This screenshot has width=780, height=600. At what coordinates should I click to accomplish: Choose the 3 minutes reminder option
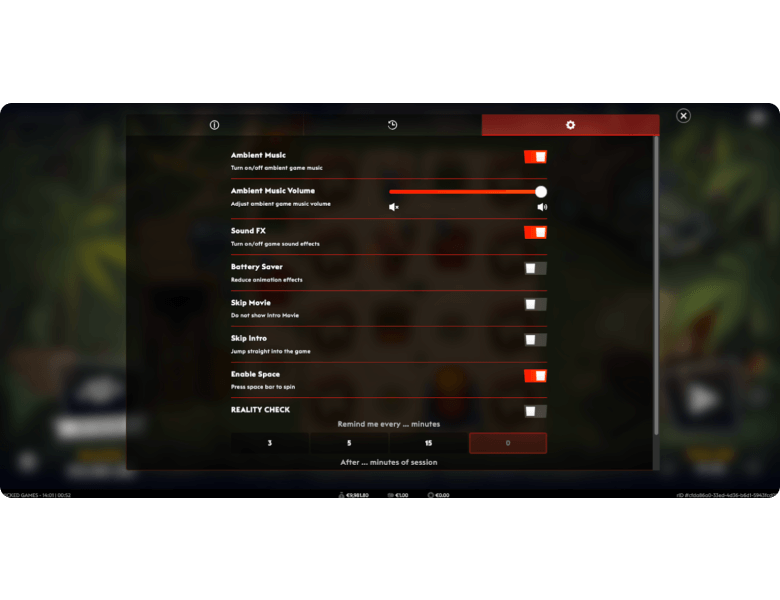click(x=269, y=443)
